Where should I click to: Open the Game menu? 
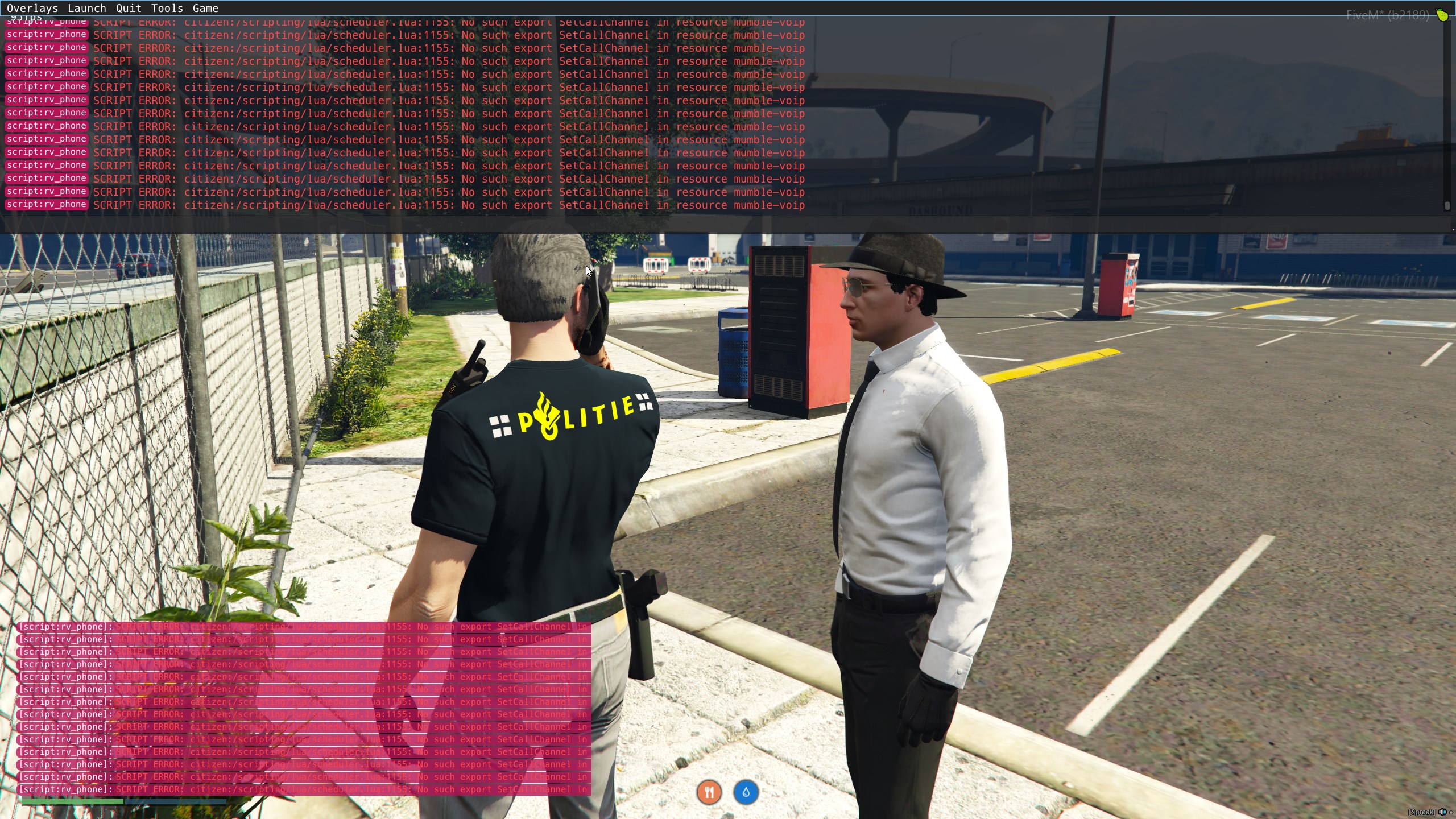tap(205, 9)
